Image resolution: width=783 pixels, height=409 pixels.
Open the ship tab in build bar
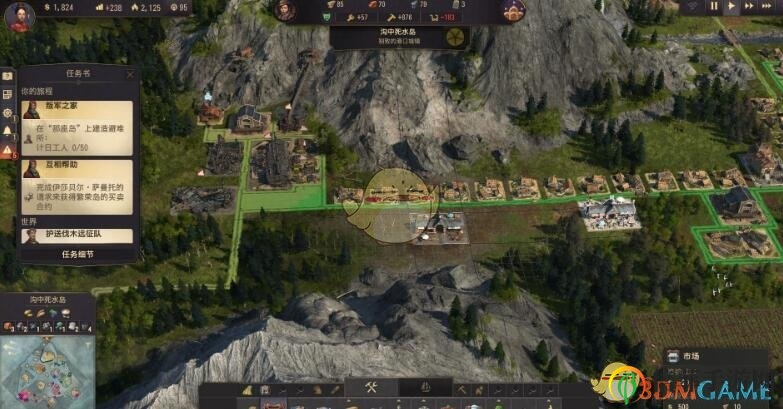pos(424,388)
